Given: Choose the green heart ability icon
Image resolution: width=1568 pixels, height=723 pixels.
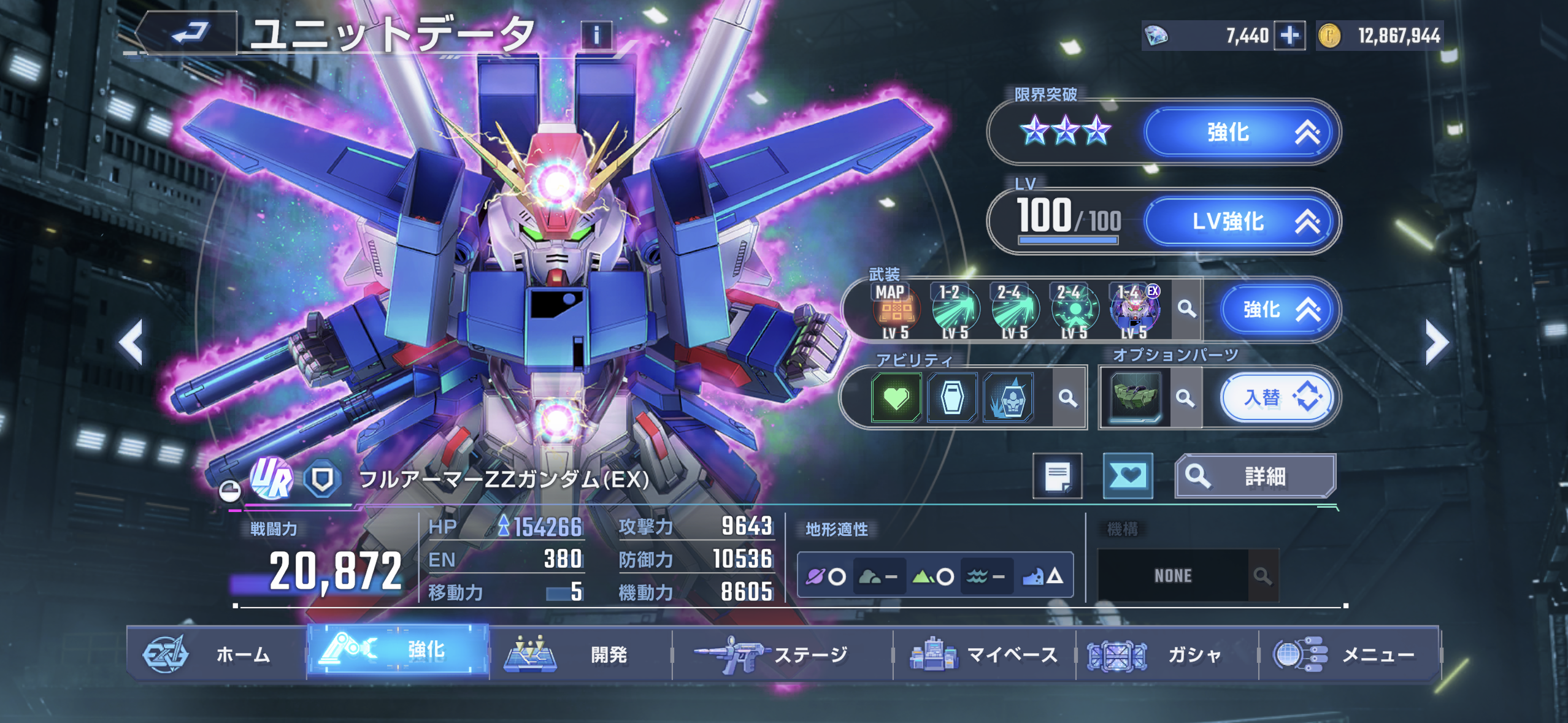Looking at the screenshot, I should [896, 399].
